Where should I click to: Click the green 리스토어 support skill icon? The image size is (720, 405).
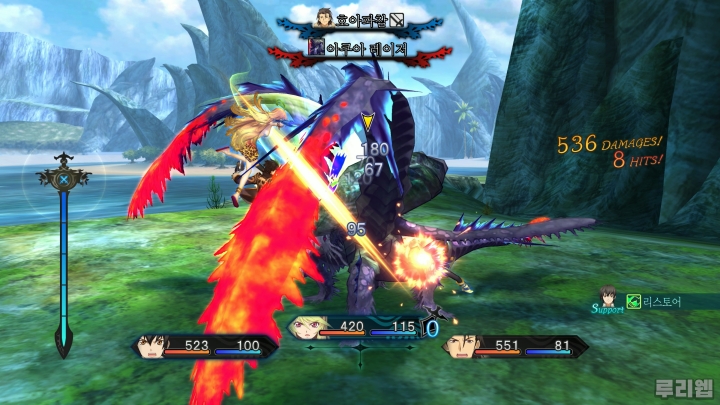[633, 301]
